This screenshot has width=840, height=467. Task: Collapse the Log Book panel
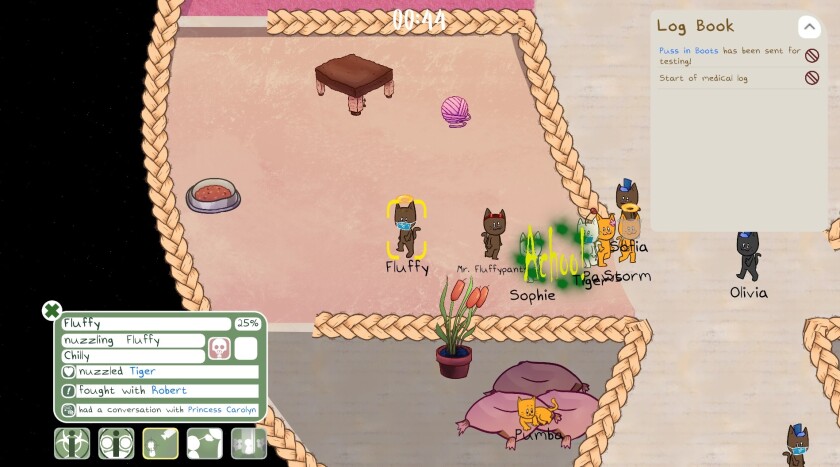coord(808,27)
